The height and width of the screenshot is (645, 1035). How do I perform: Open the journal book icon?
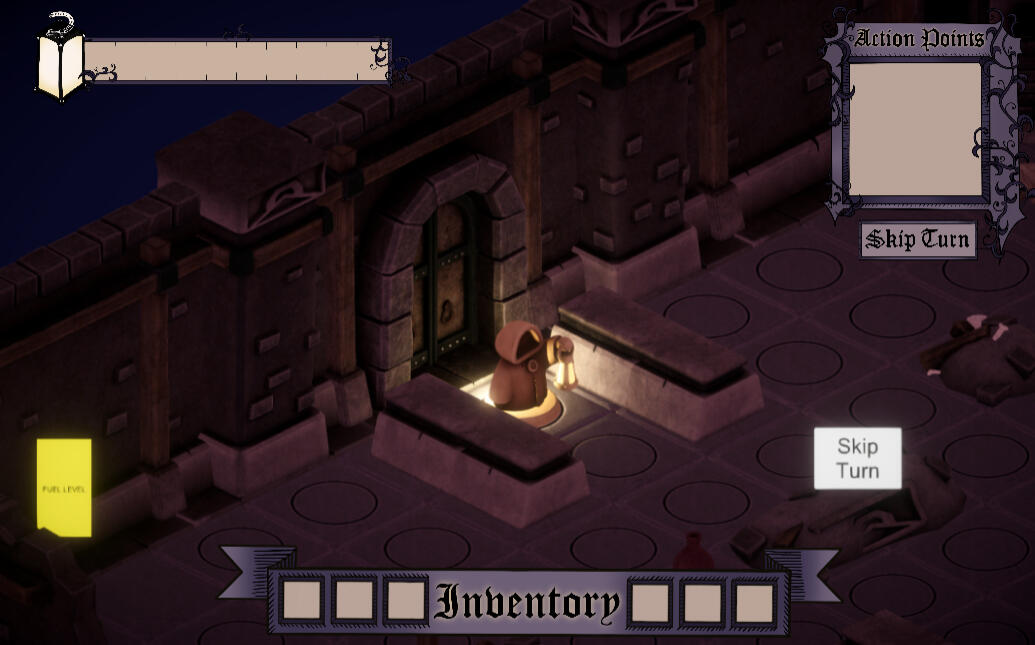[x=59, y=64]
